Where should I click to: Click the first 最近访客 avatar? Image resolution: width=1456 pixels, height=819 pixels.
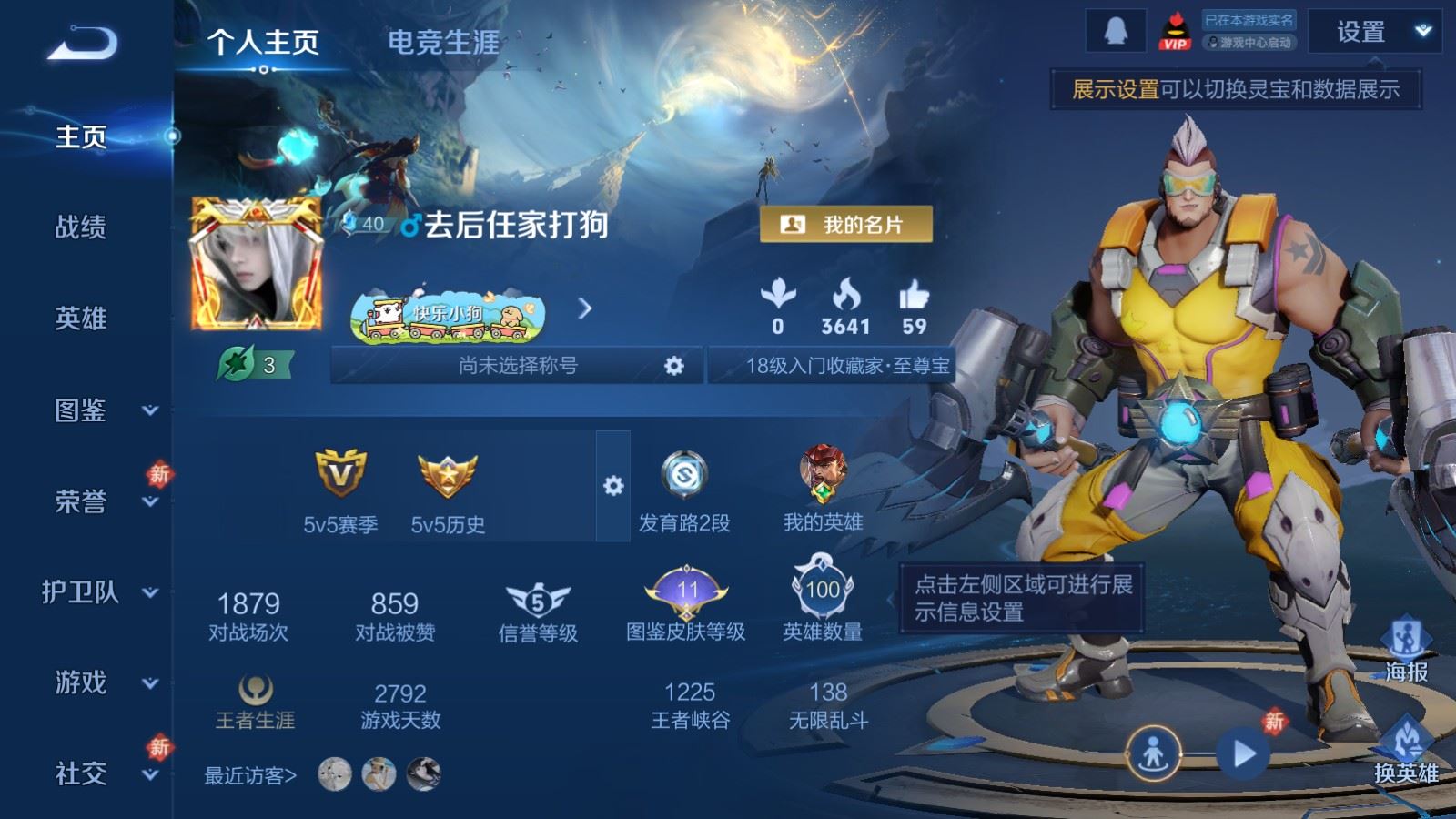335,774
